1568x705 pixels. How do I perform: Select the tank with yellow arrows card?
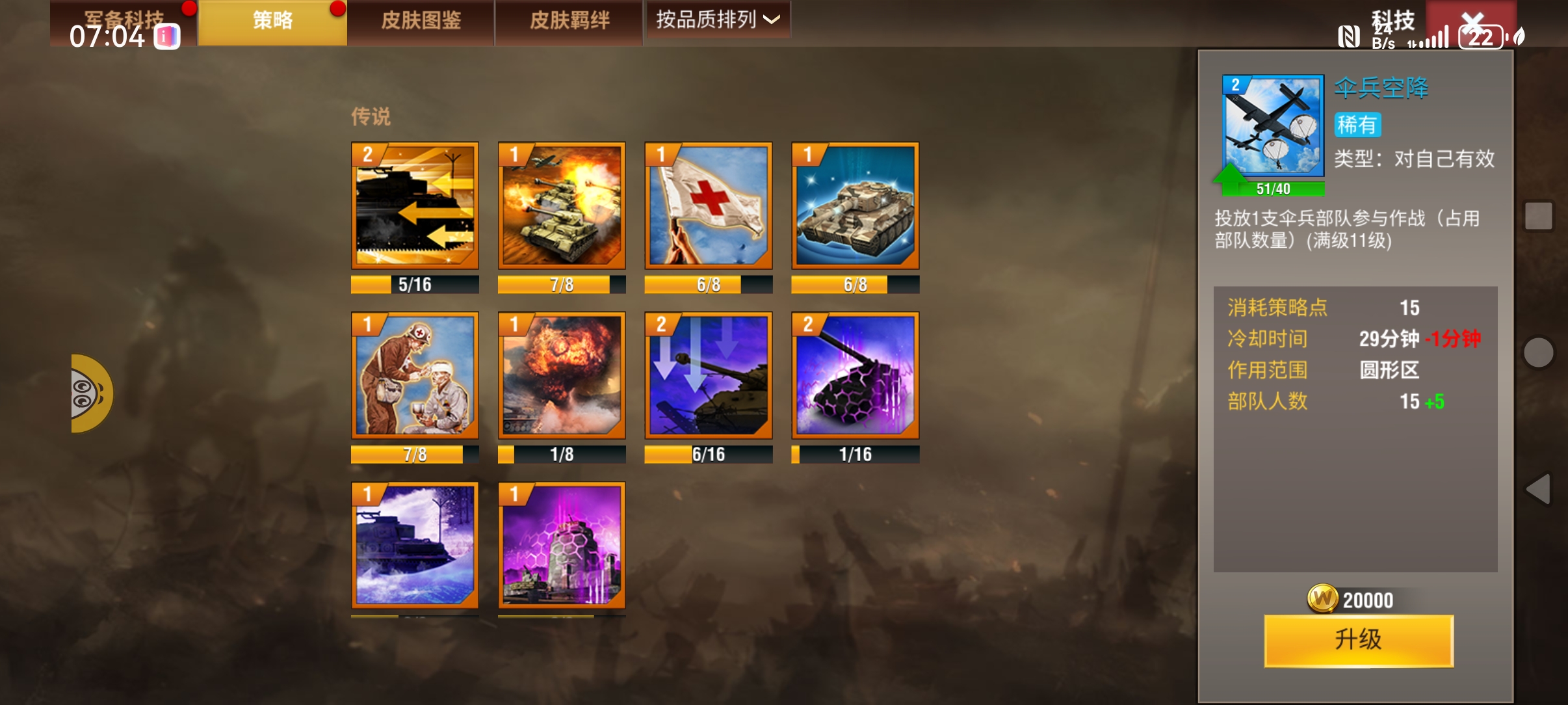coord(415,206)
